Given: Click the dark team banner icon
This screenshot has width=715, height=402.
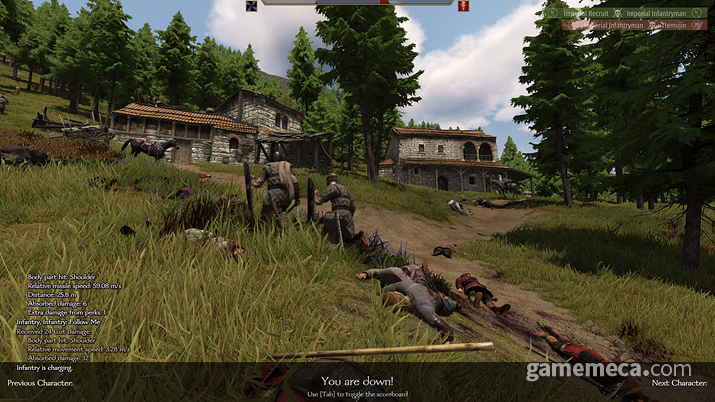Looking at the screenshot, I should click(251, 6).
